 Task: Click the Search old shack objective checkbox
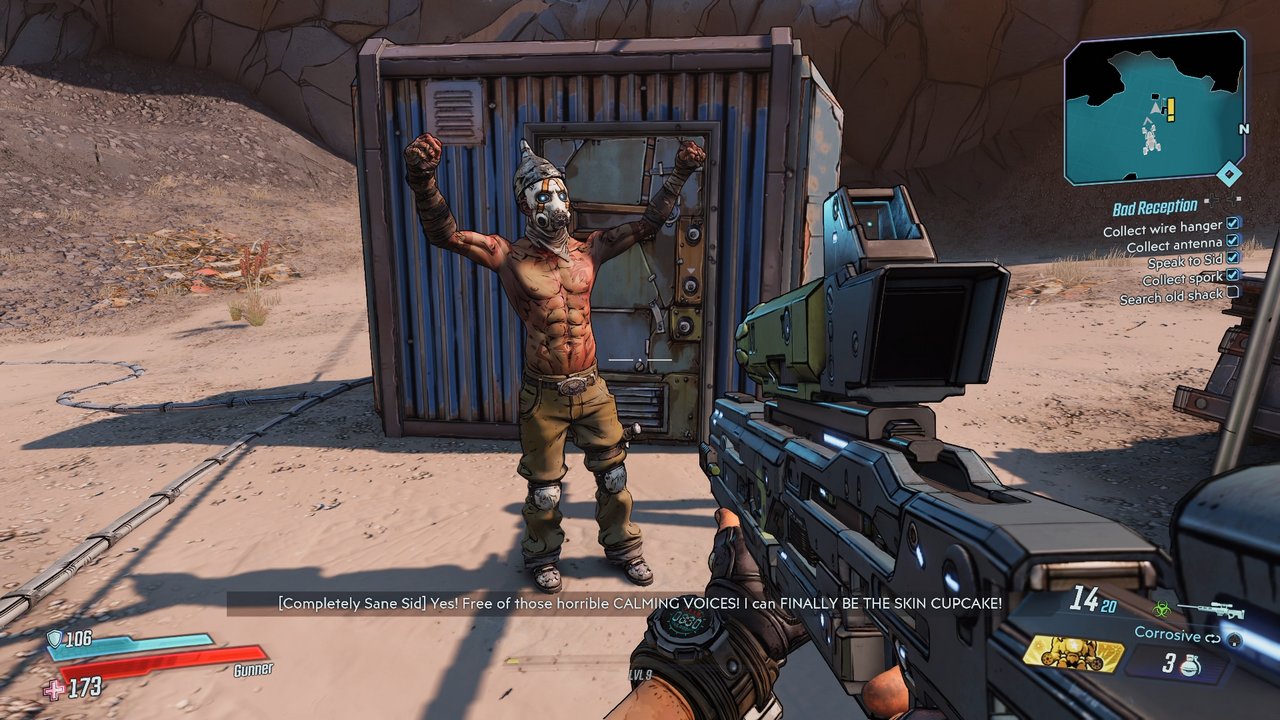(x=1233, y=293)
